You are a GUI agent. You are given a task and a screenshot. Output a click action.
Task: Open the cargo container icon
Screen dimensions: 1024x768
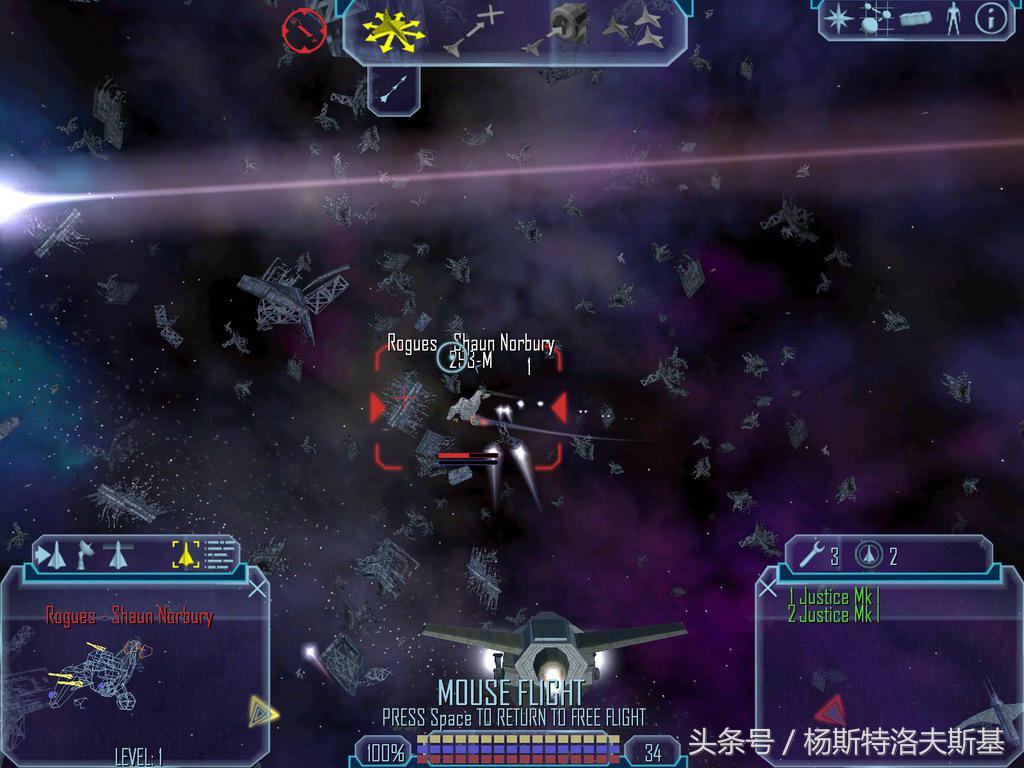(x=915, y=18)
